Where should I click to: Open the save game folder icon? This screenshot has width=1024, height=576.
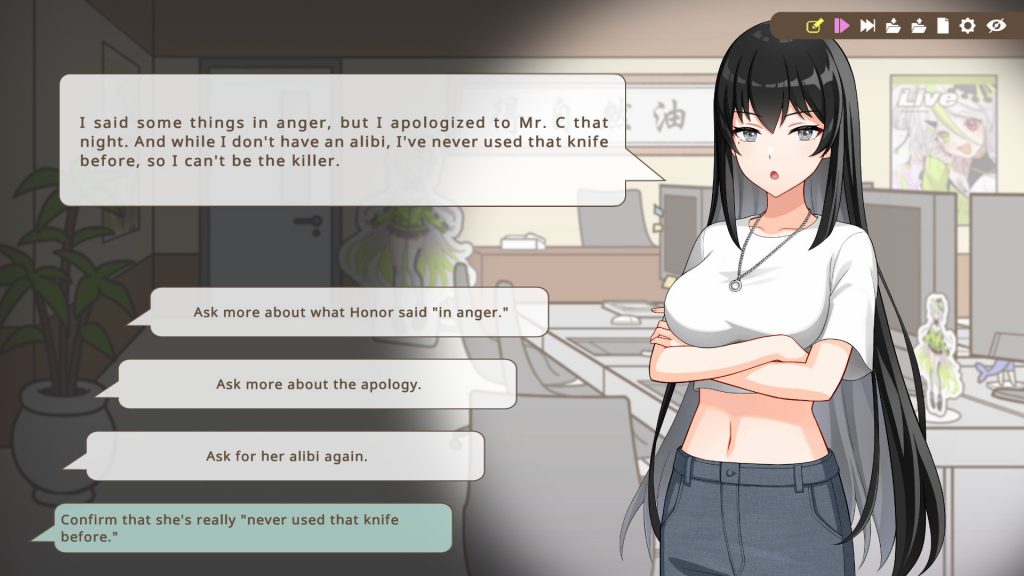(x=893, y=26)
